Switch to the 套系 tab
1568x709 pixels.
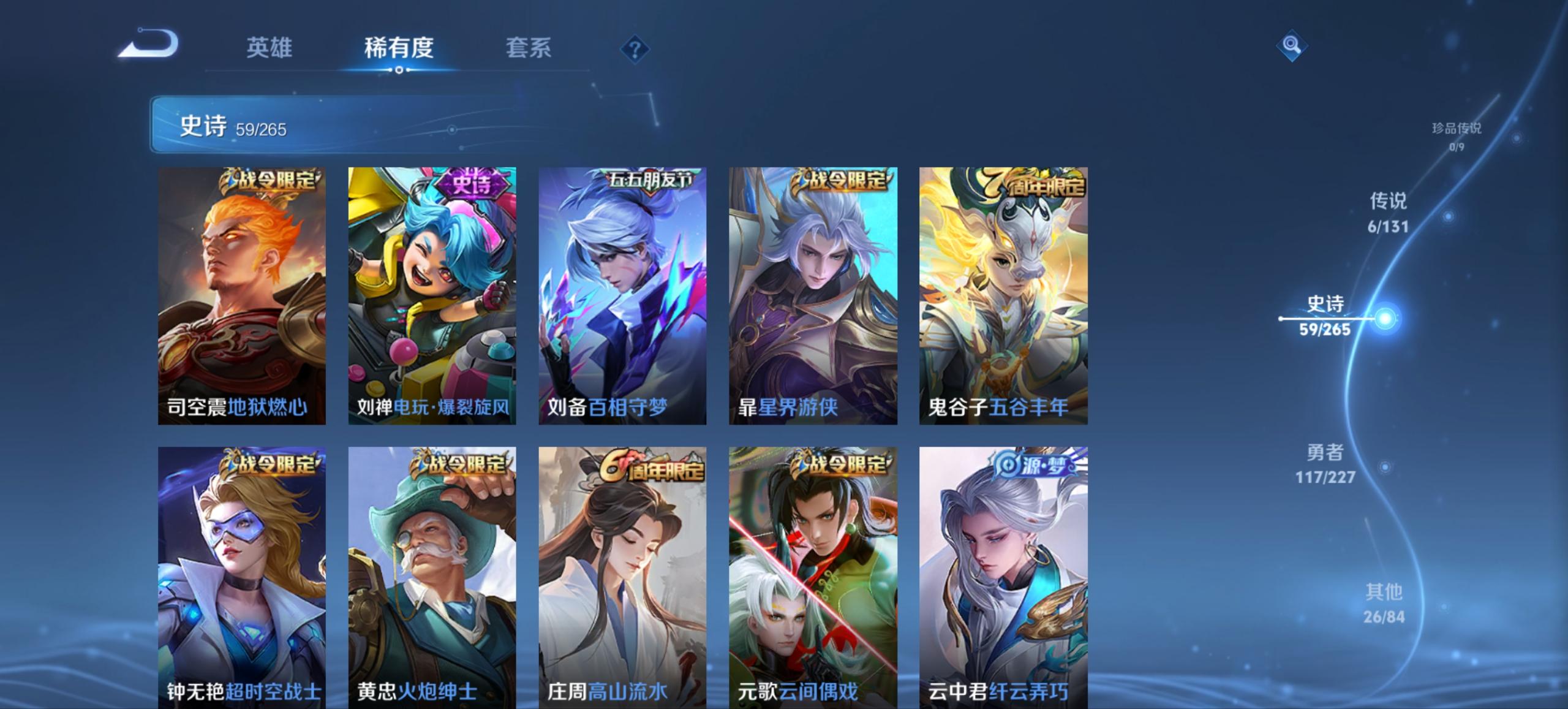[x=528, y=48]
